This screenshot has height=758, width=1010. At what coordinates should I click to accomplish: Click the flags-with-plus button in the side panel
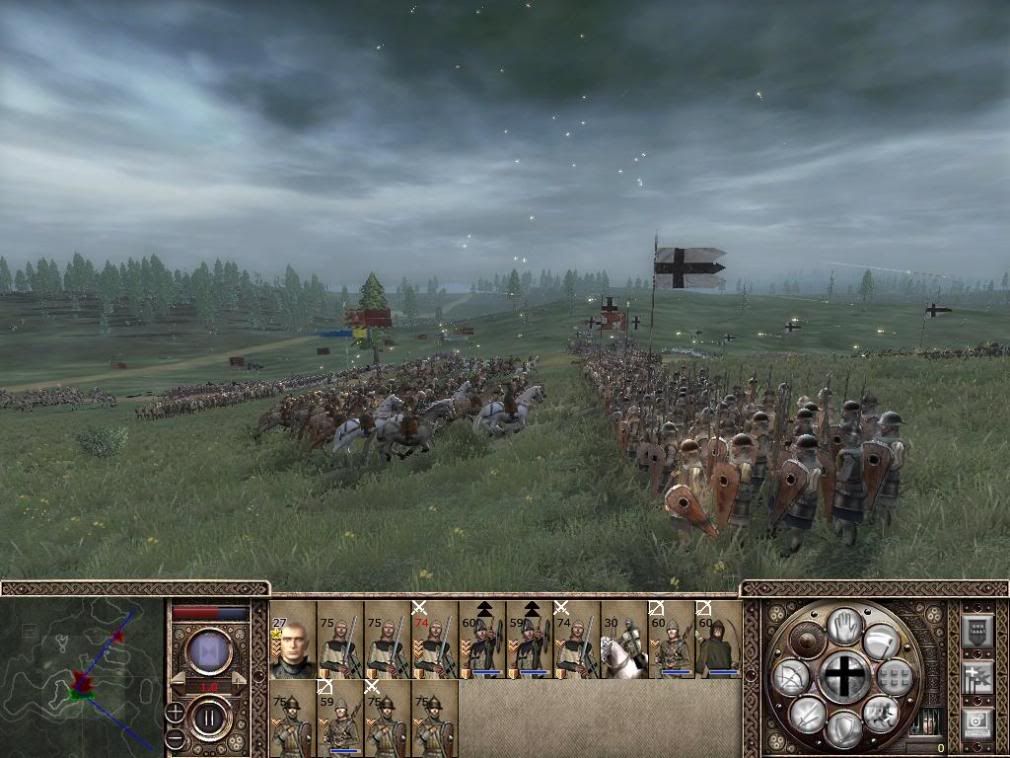click(x=976, y=676)
